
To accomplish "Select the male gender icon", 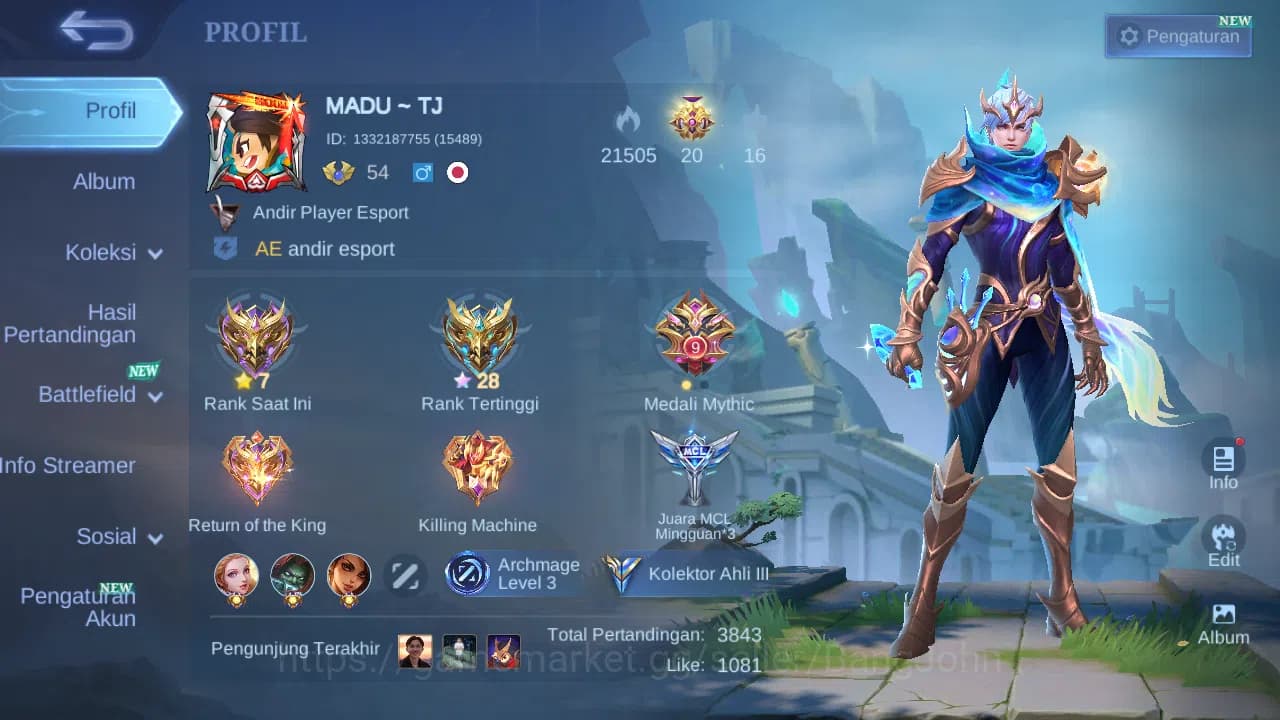I will (422, 172).
